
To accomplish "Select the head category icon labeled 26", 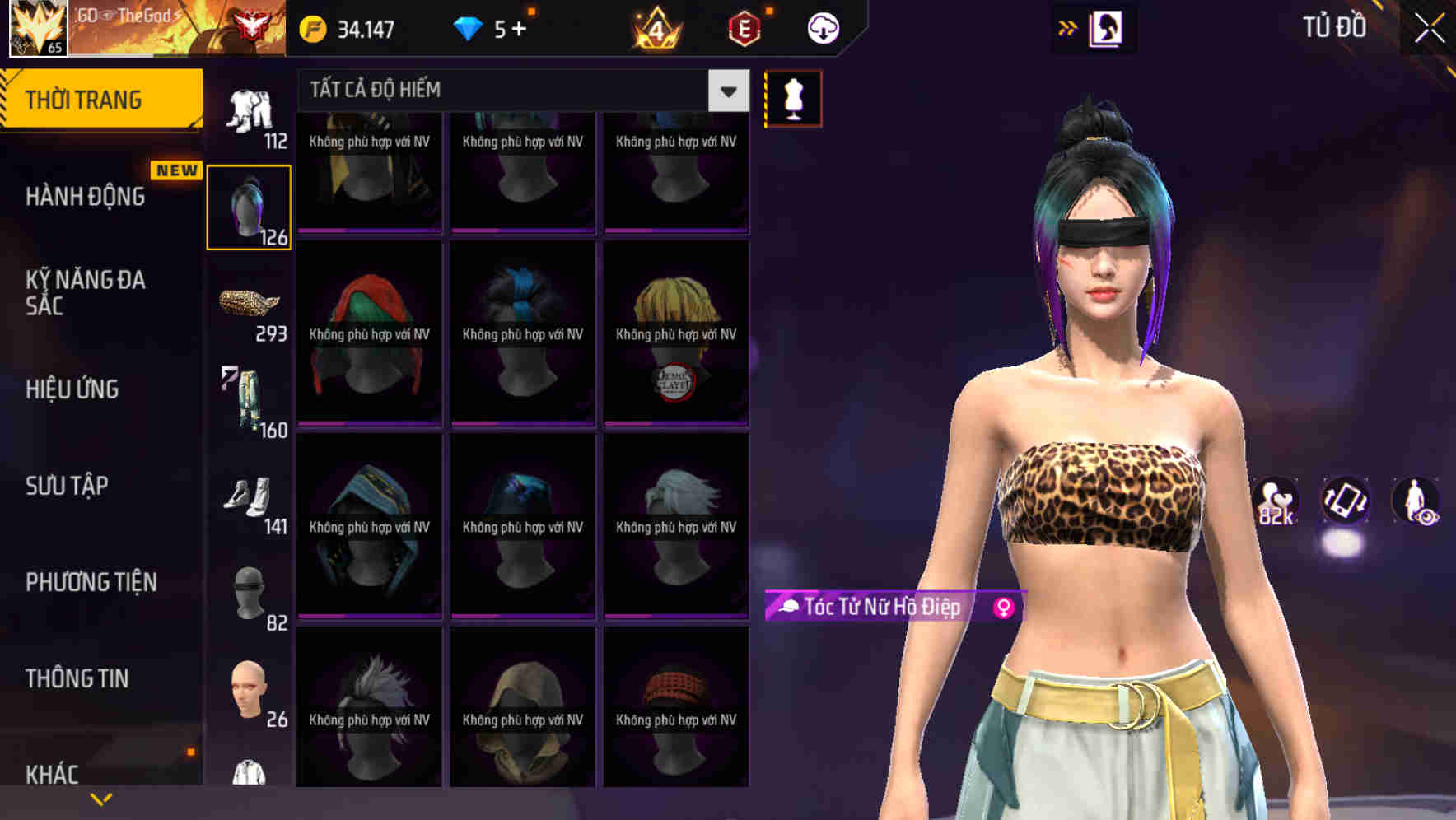I will coord(247,686).
